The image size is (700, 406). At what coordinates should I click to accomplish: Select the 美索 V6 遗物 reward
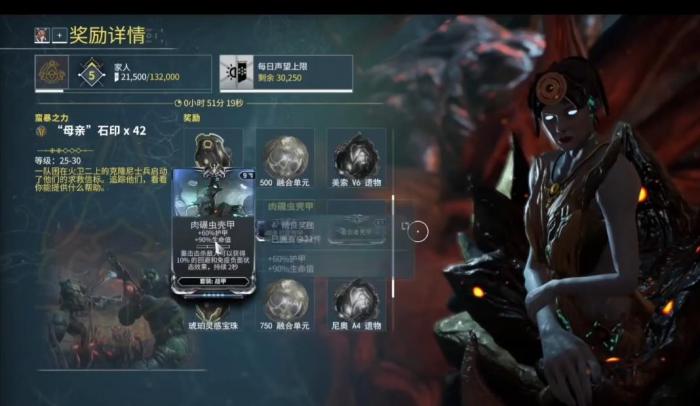point(357,160)
